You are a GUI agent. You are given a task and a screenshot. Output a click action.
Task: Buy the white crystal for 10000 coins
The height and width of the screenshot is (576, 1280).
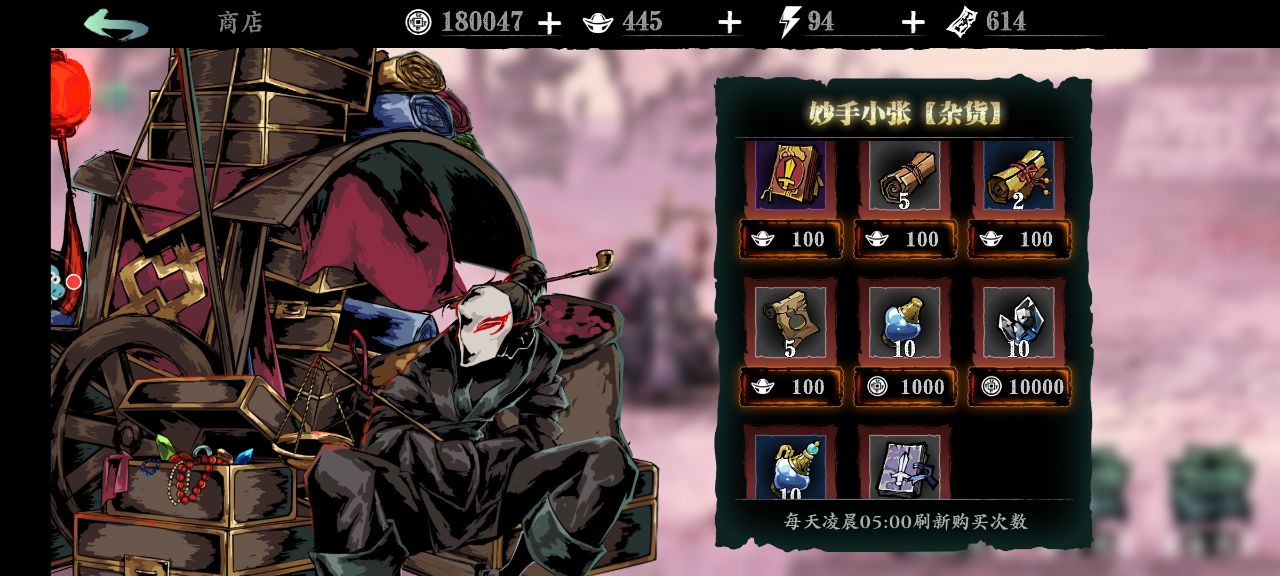click(1019, 387)
